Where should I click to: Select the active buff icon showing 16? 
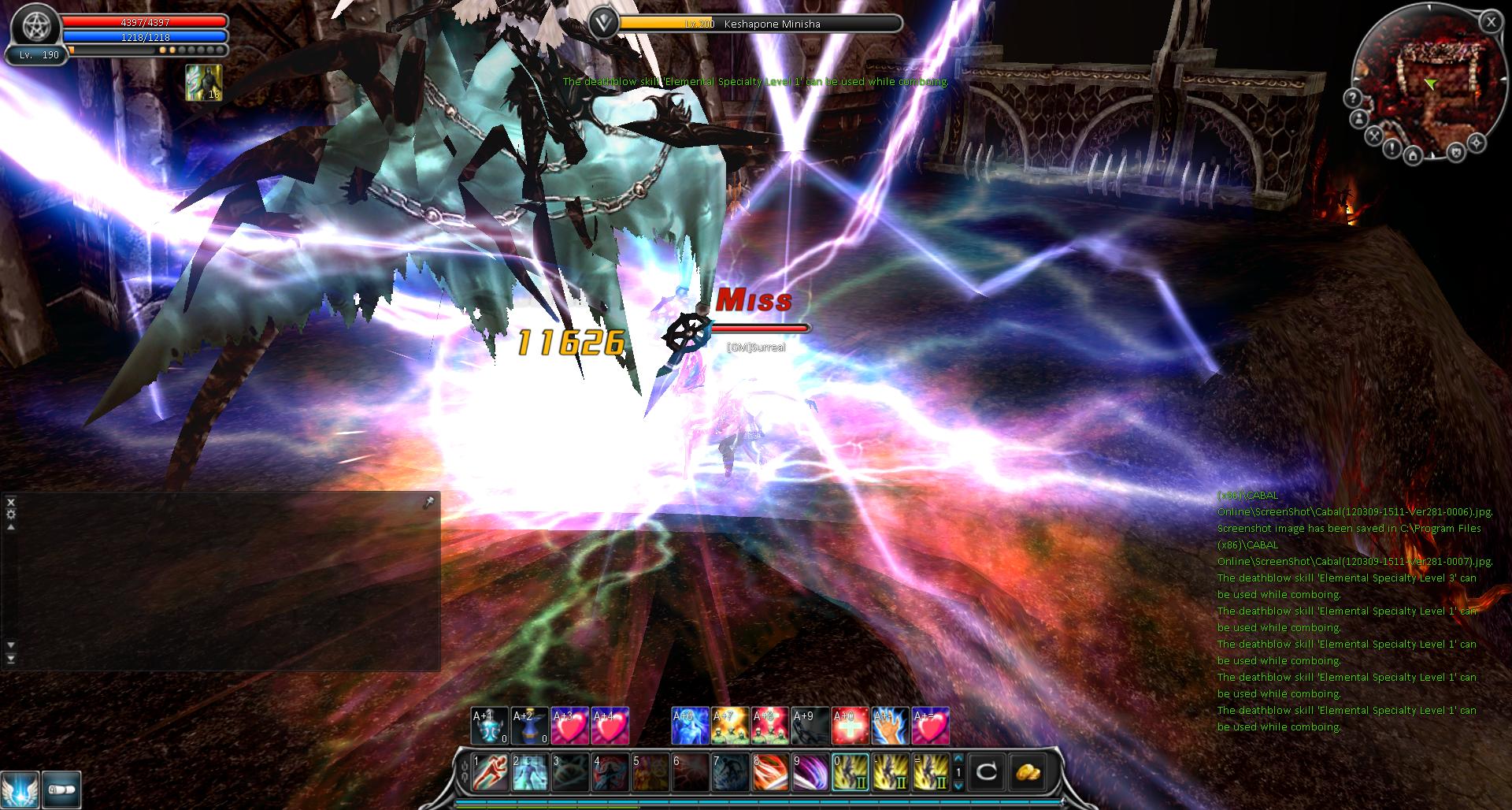point(203,83)
